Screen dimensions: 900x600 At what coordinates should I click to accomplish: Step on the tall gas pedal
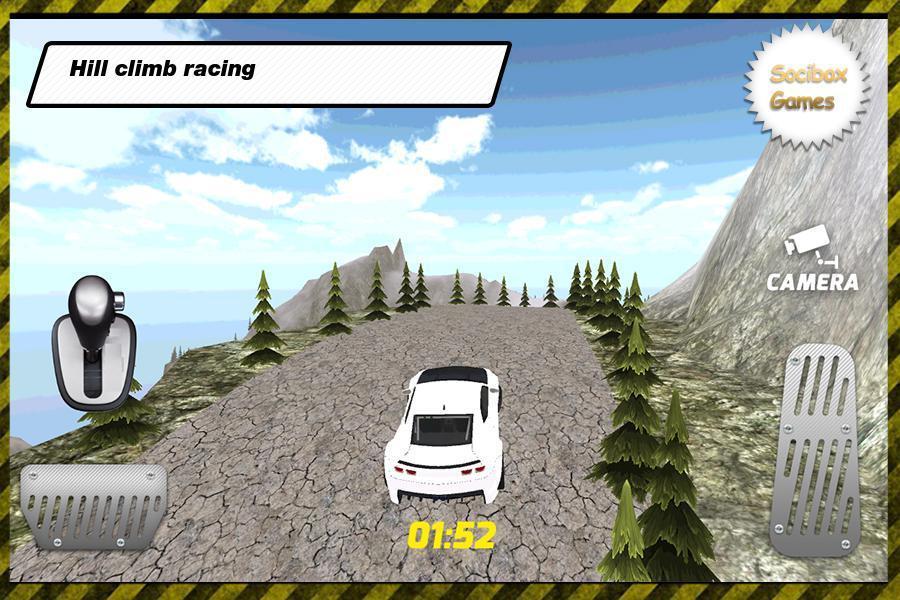coord(819,447)
